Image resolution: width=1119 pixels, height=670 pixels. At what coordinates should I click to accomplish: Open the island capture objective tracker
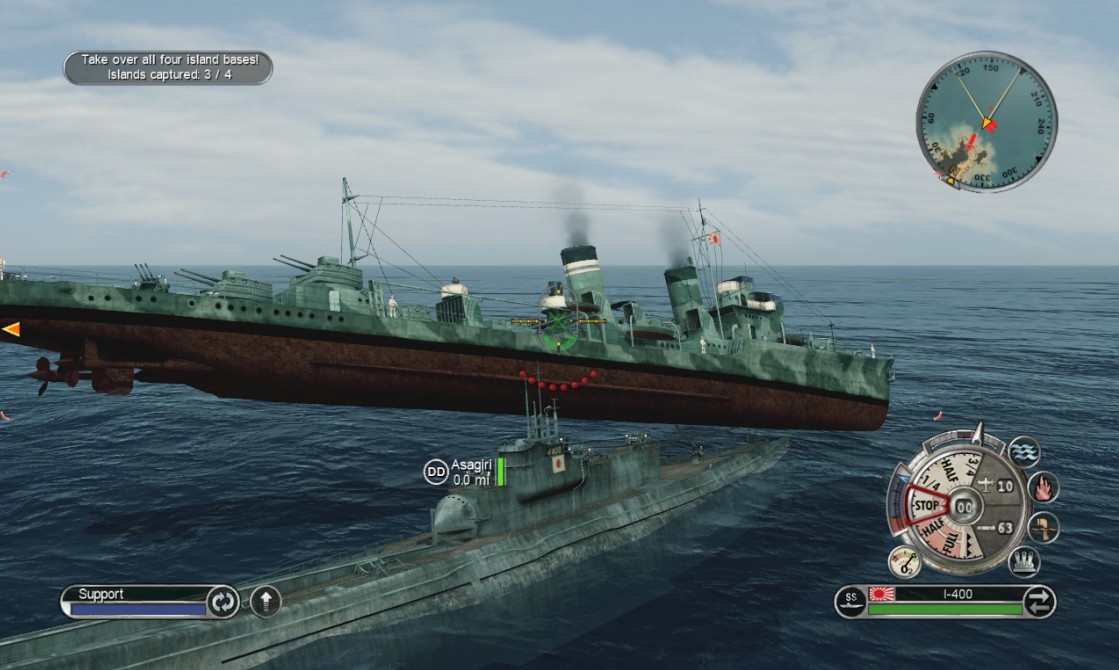[x=168, y=67]
